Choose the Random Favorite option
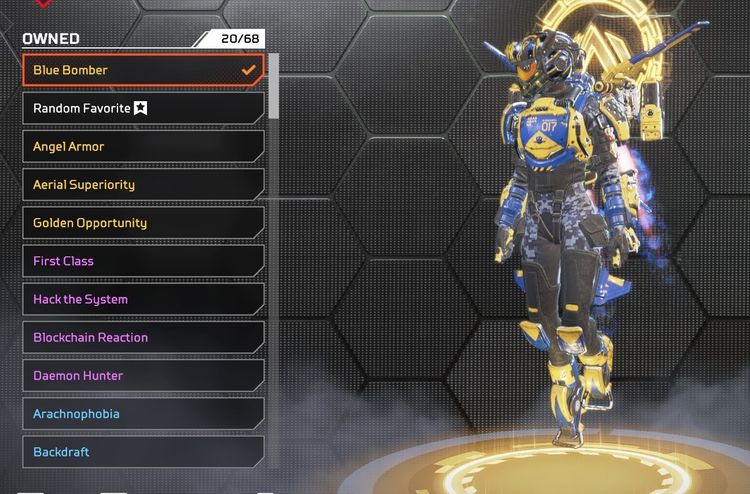Image resolution: width=750 pixels, height=494 pixels. pyautogui.click(x=143, y=108)
